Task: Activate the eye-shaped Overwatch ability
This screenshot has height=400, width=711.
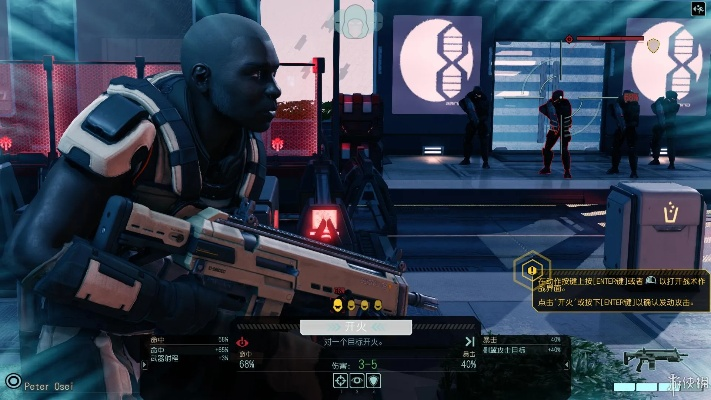Action: (x=357, y=381)
